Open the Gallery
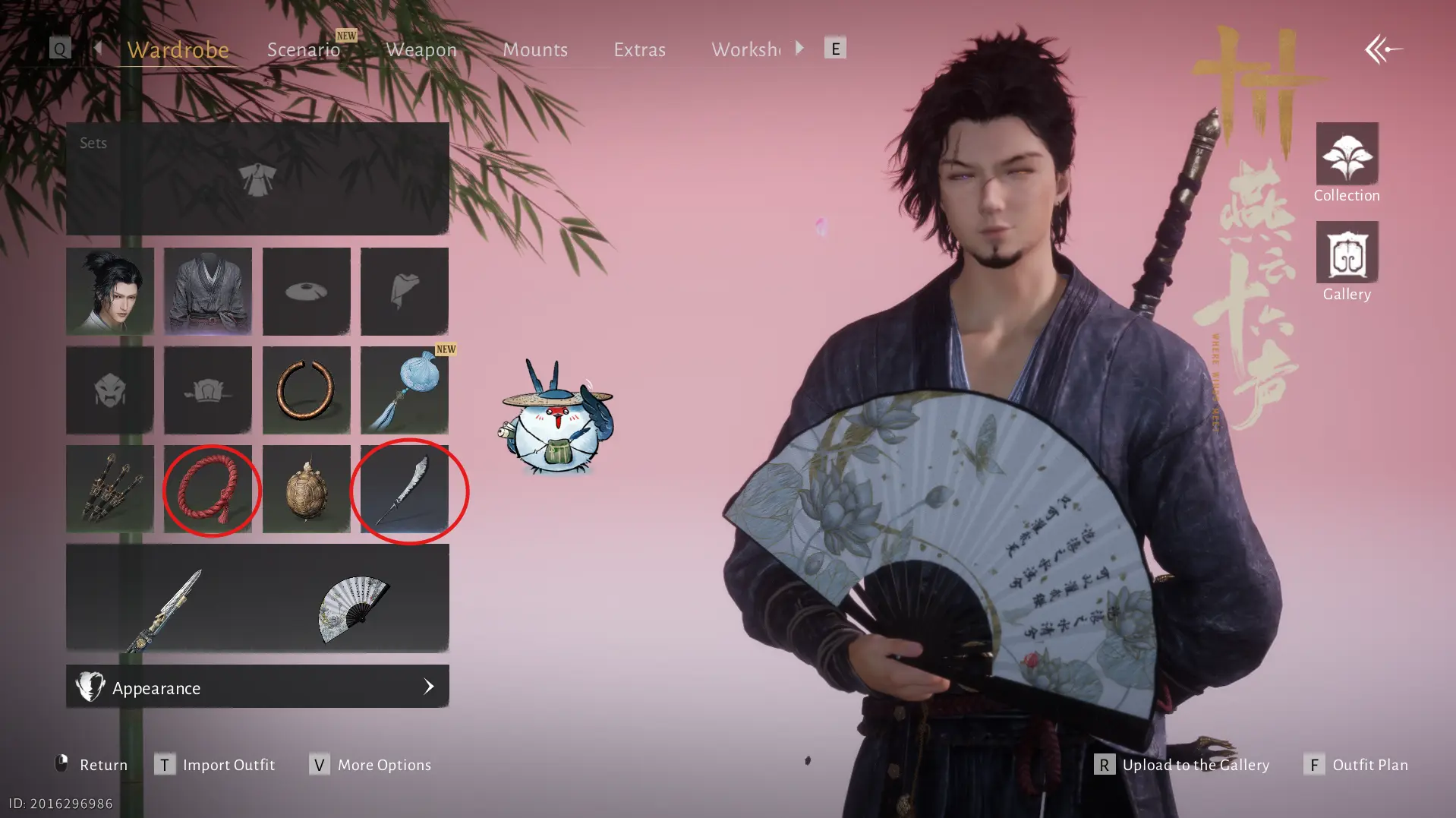1456x818 pixels. tap(1347, 261)
